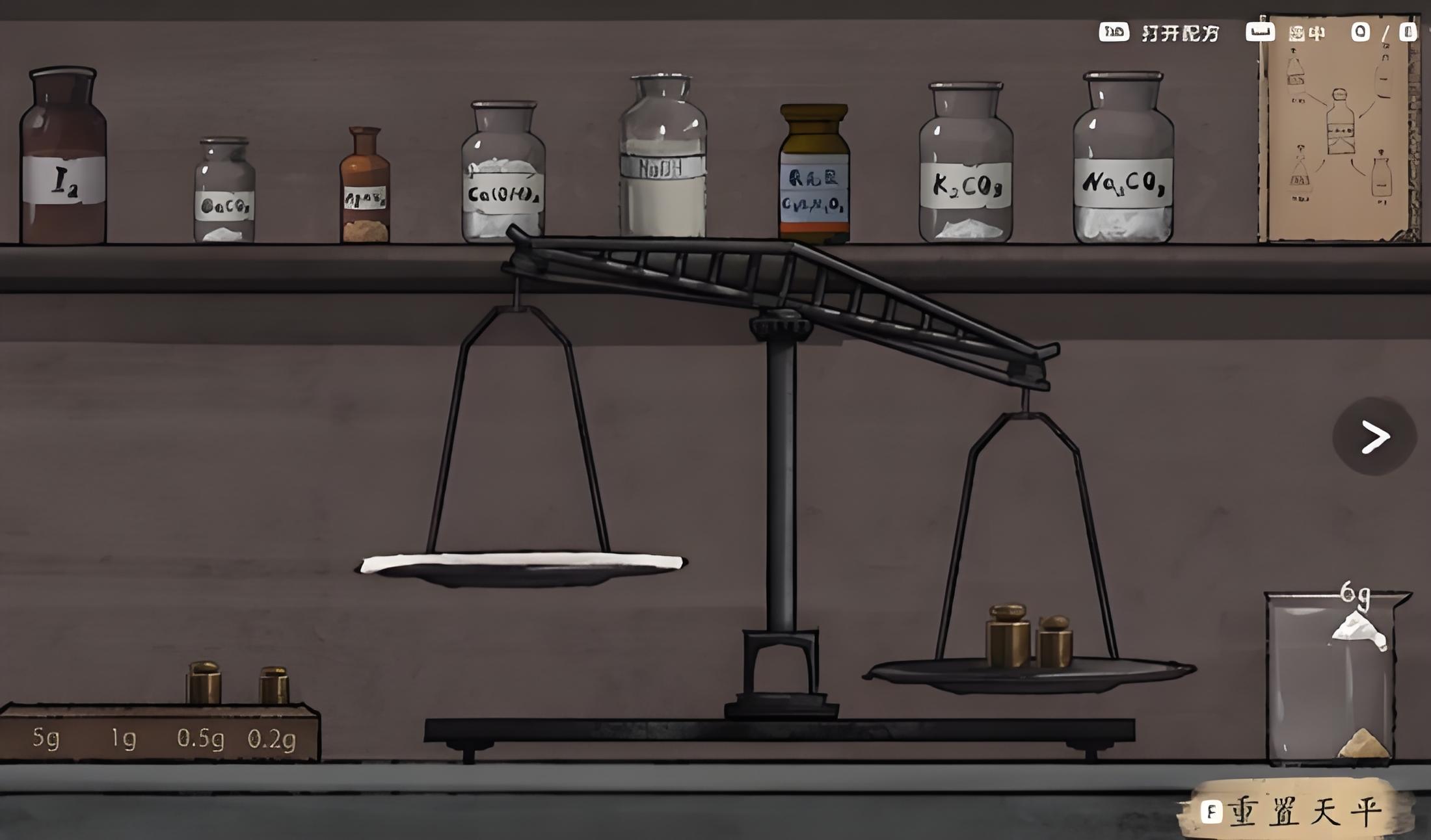Select the I₂ iodine bottle

[x=63, y=159]
